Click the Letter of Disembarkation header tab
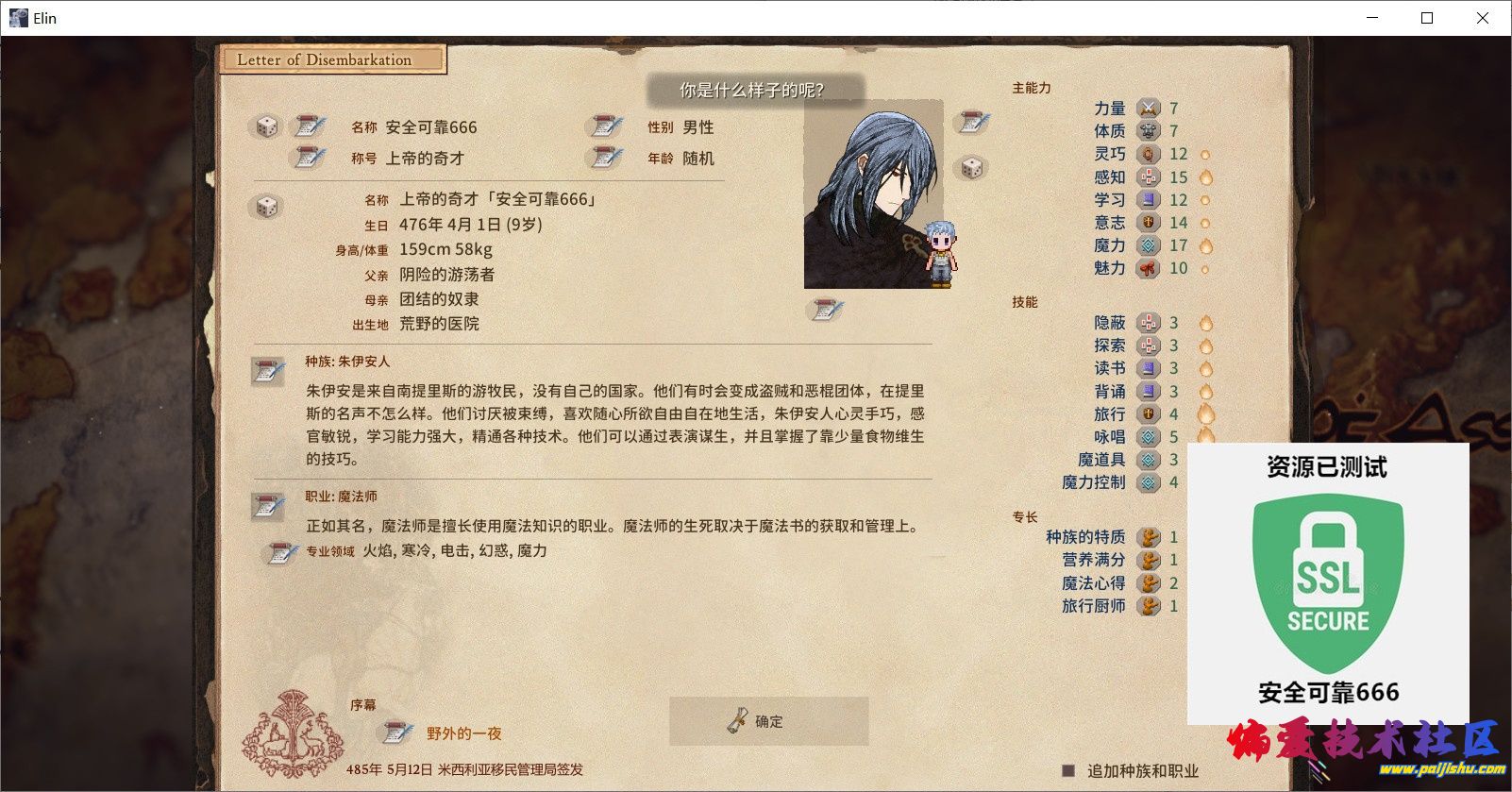 [332, 59]
